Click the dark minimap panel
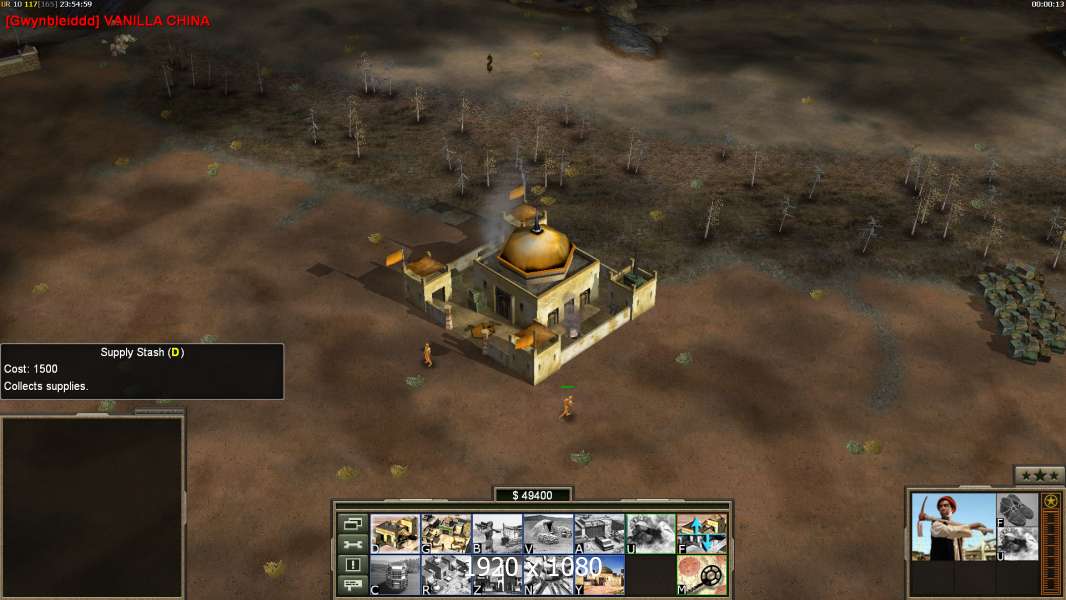Viewport: 1066px width, 600px height. tap(92, 506)
